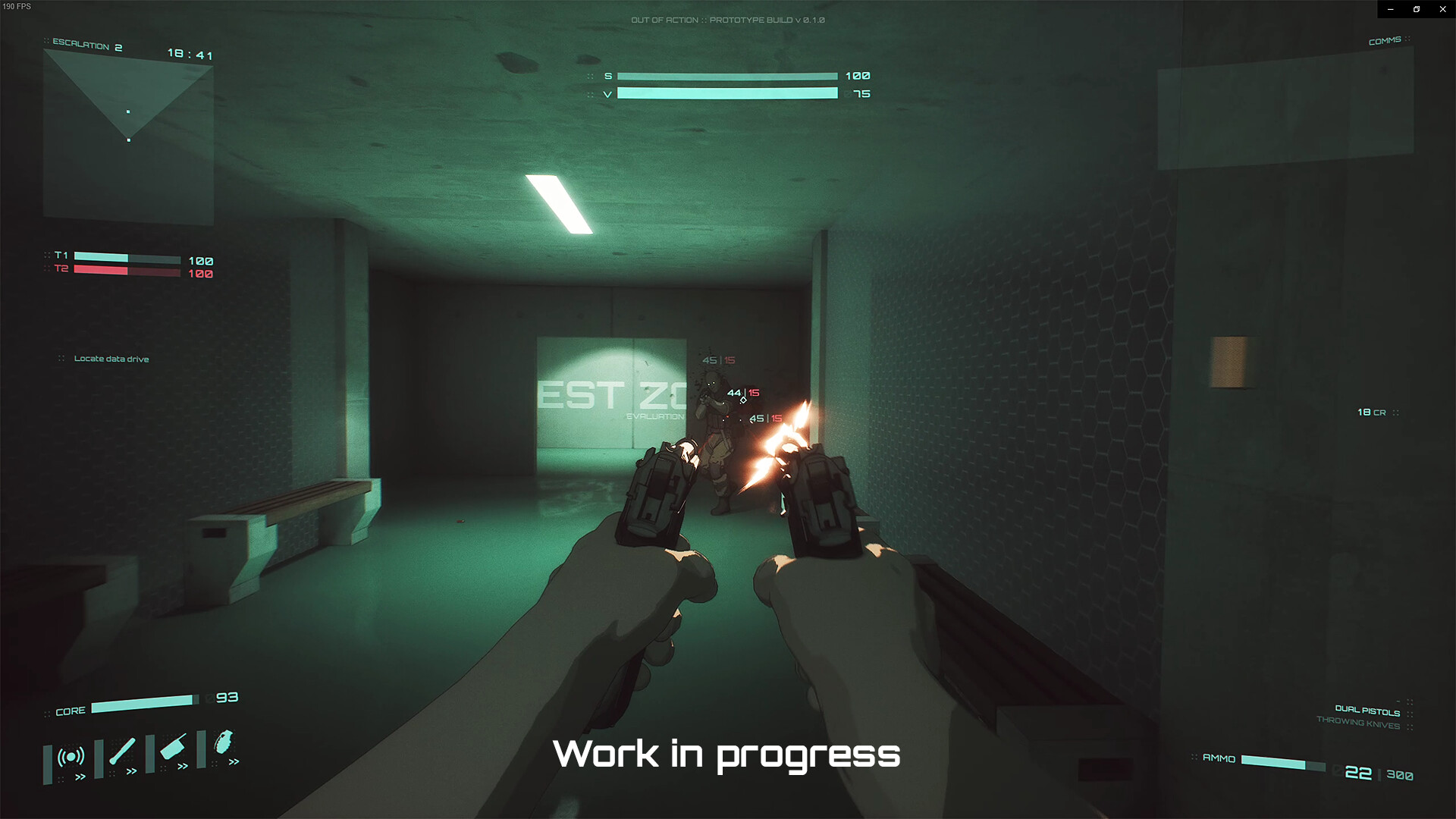This screenshot has width=1456, height=819.
Task: Expand the grenade slot chevron
Action: tap(233, 761)
